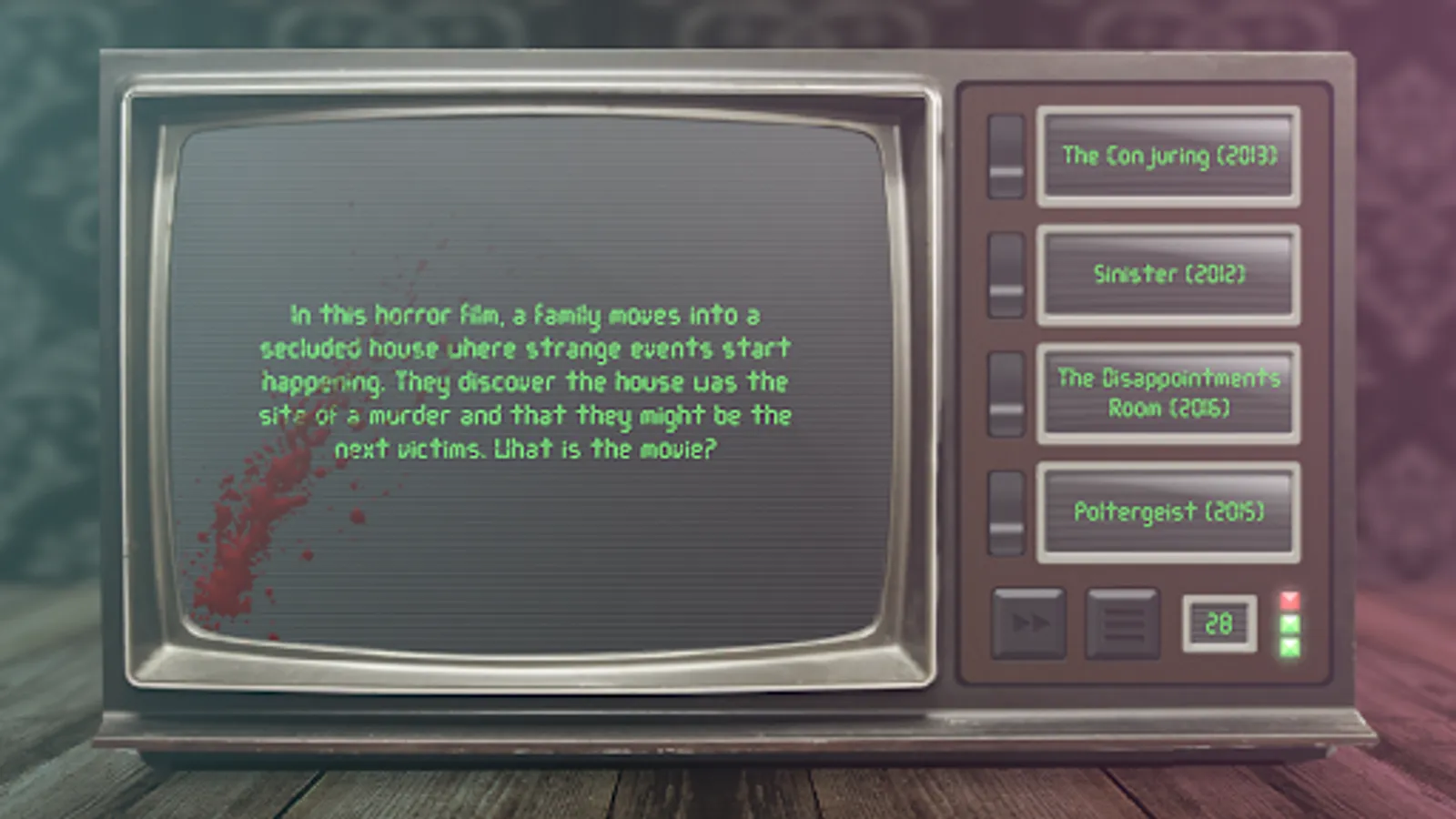Click the double-arrow symbol on the skip button
This screenshot has height=819, width=1456.
tap(1029, 624)
